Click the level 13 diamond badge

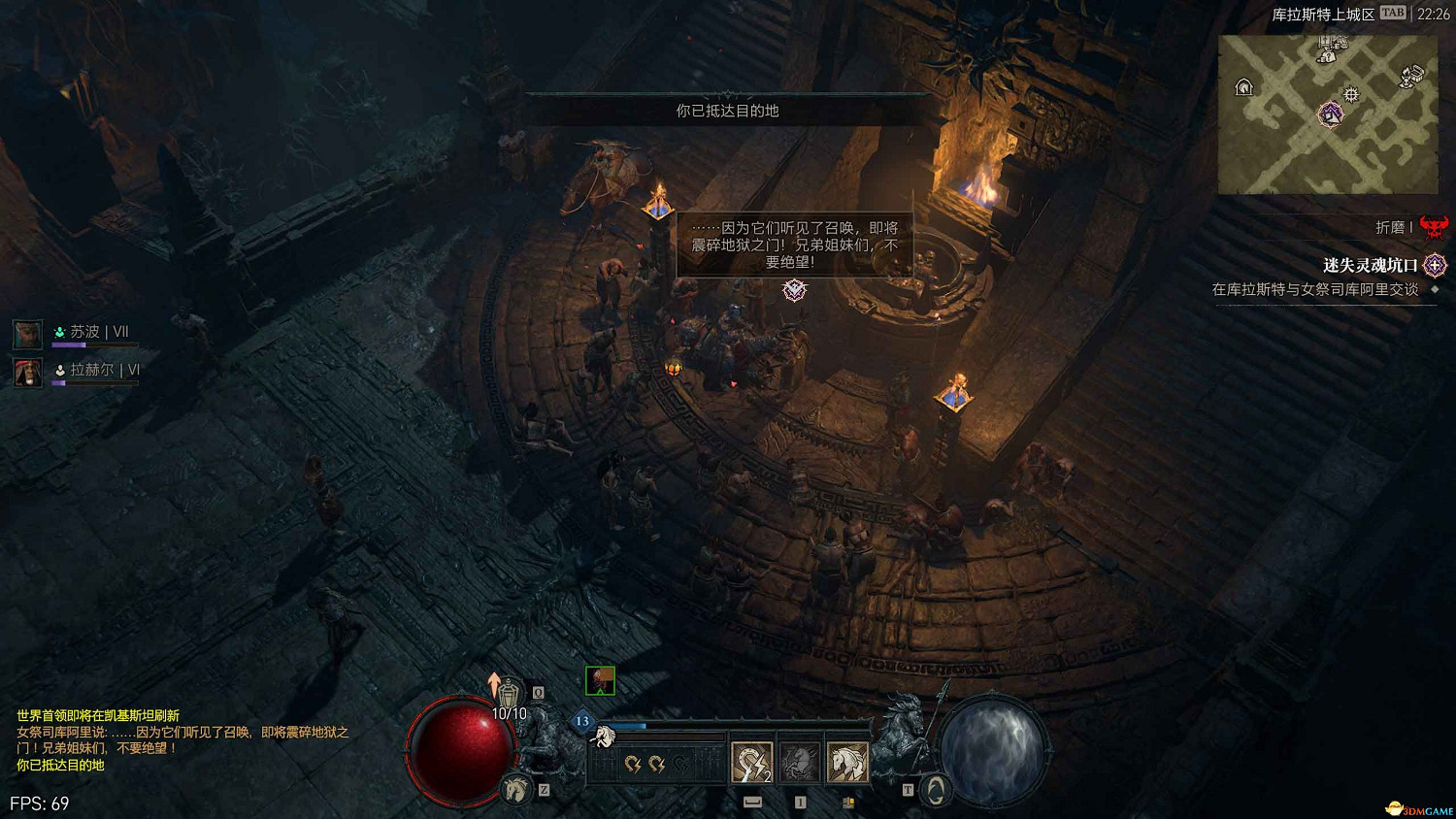pos(582,721)
